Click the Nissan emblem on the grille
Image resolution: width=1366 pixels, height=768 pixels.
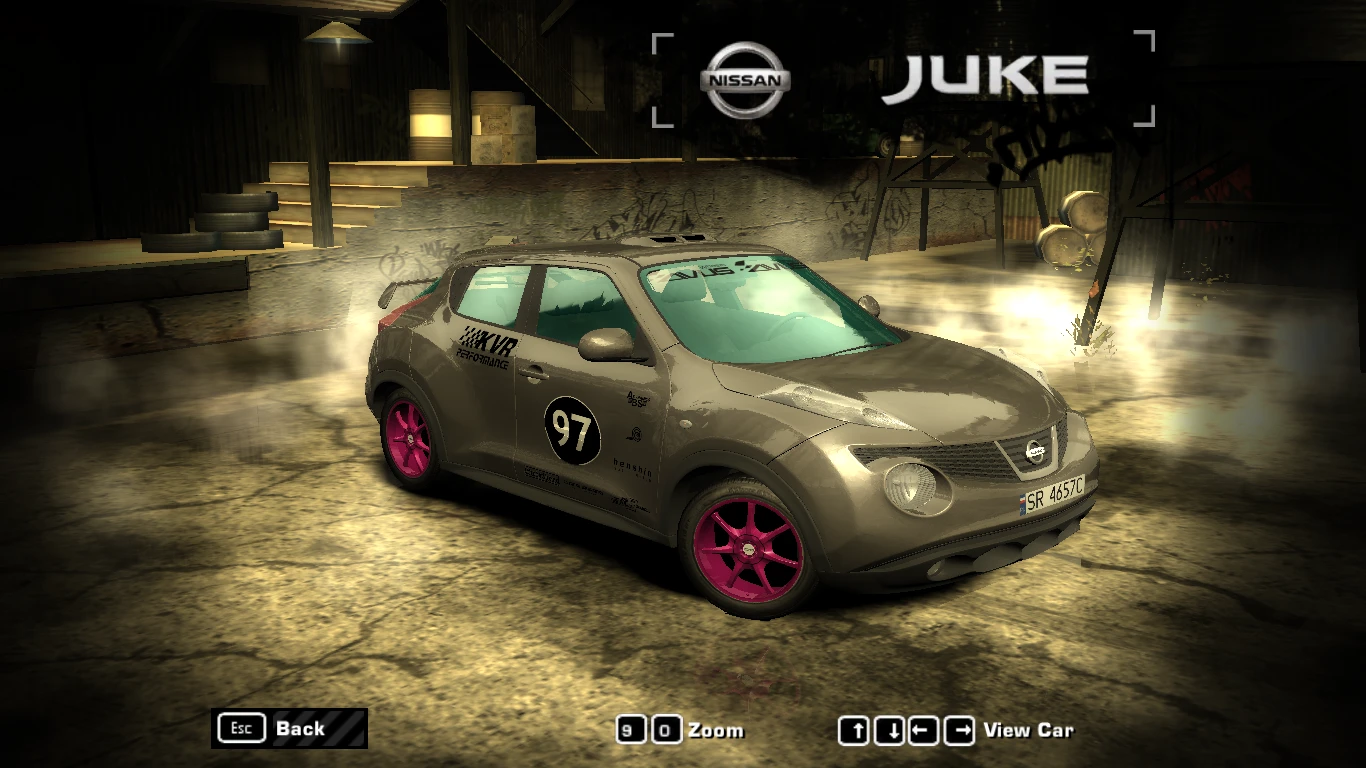coord(1035,452)
